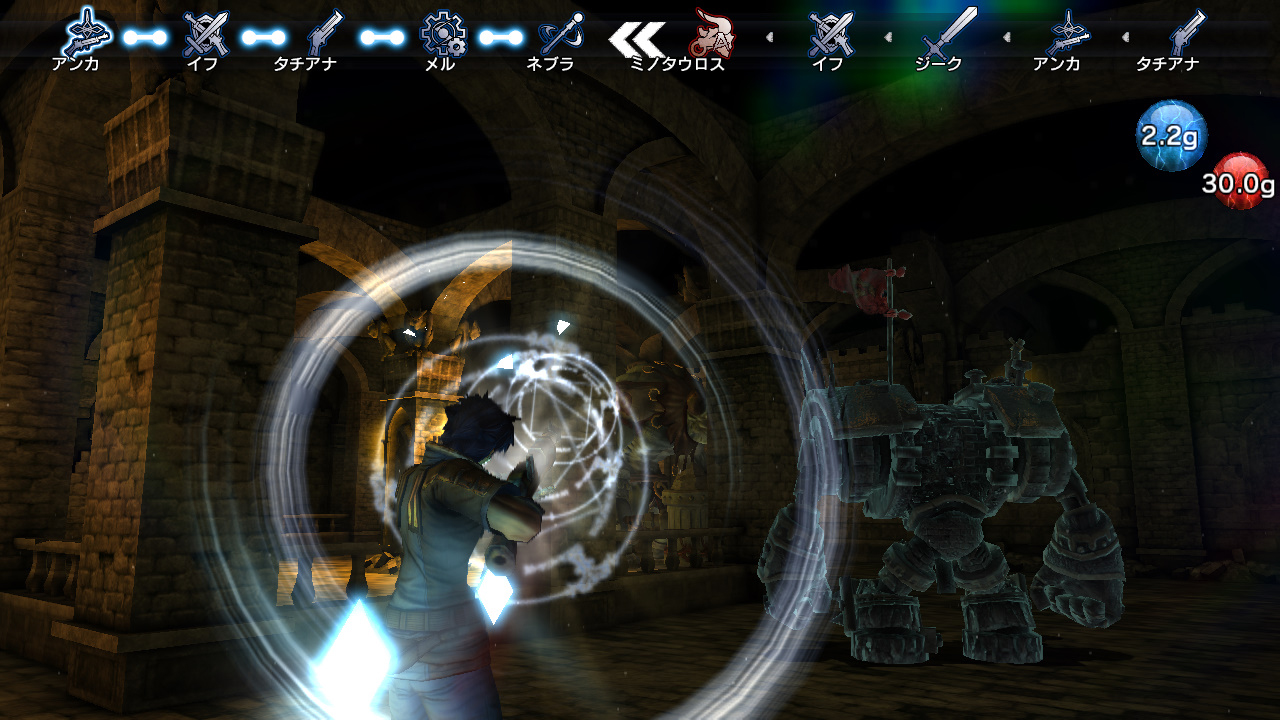
Task: Click メル's gear icon in the turn bar
Action: tap(445, 35)
